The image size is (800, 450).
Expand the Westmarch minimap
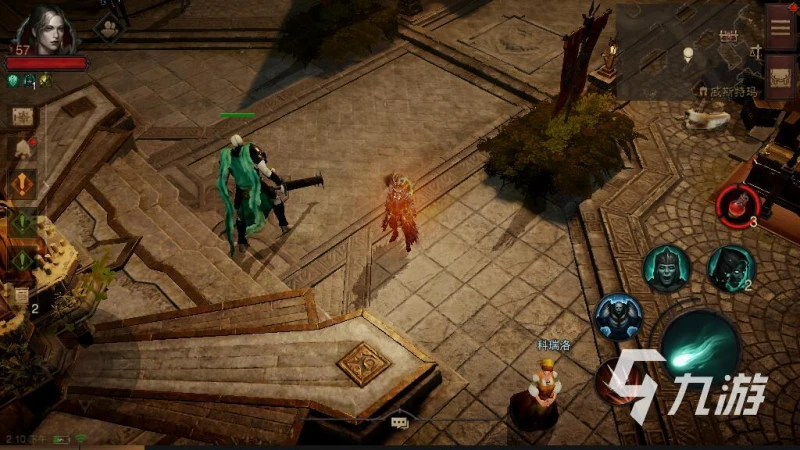coord(688,50)
